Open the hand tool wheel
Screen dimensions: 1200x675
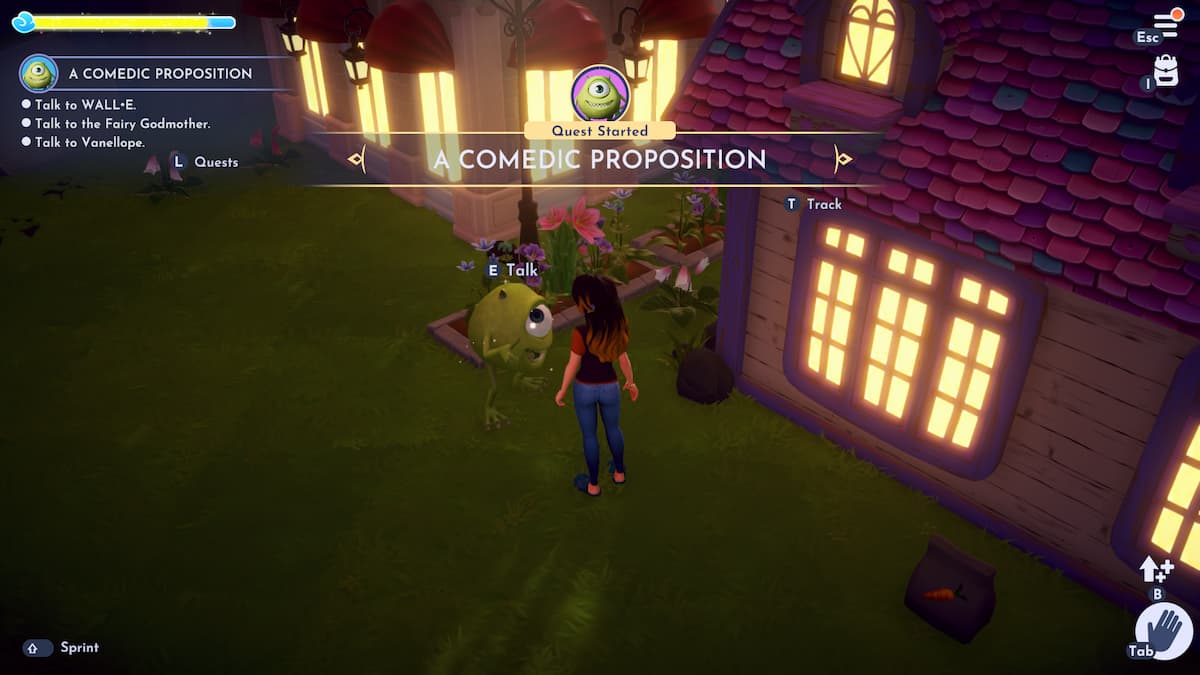coord(1163,631)
